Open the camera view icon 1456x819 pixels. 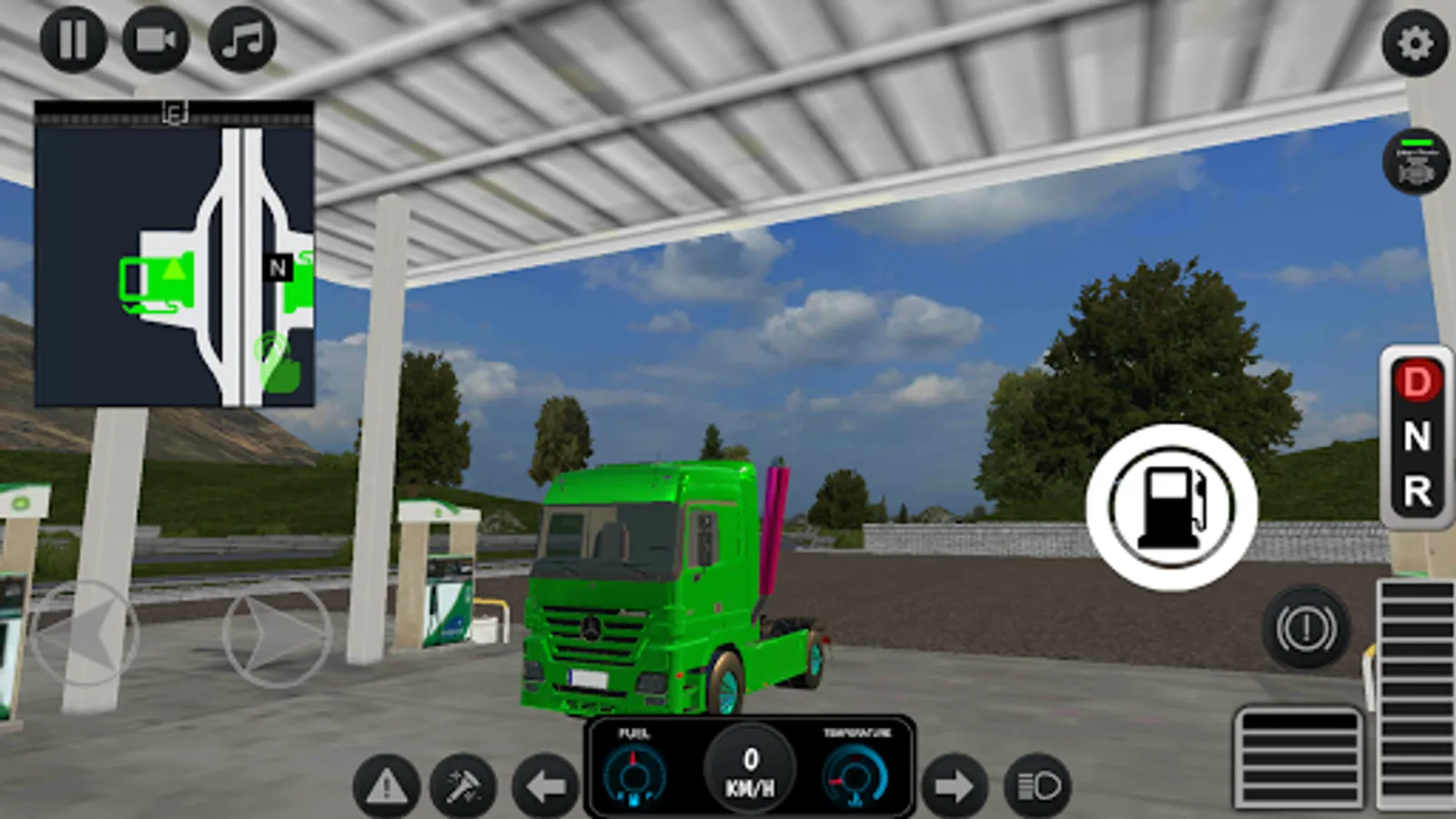coord(156,38)
